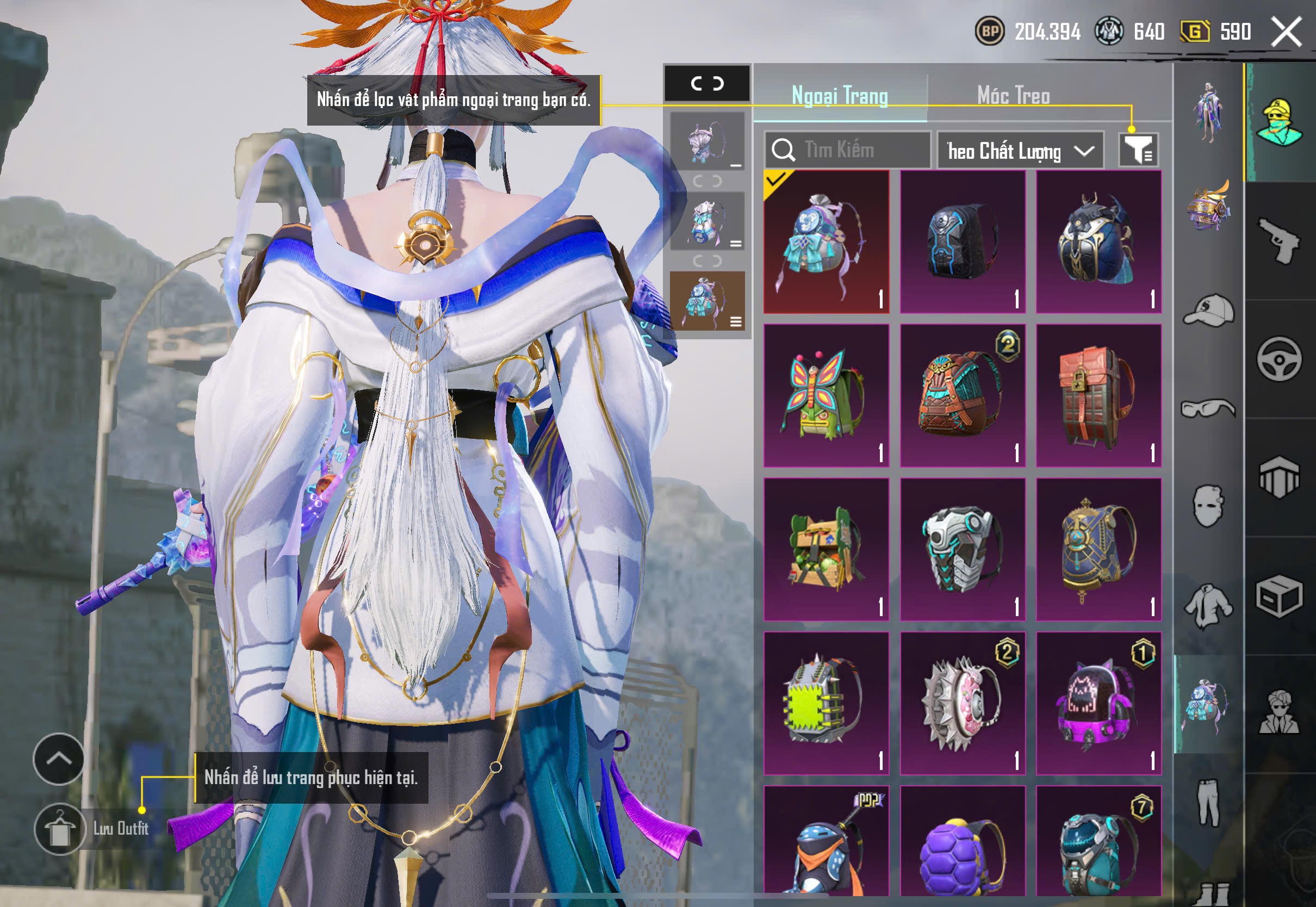Viewport: 1316px width, 907px height.
Task: Select the Ngoại Trang tab
Action: click(x=839, y=96)
